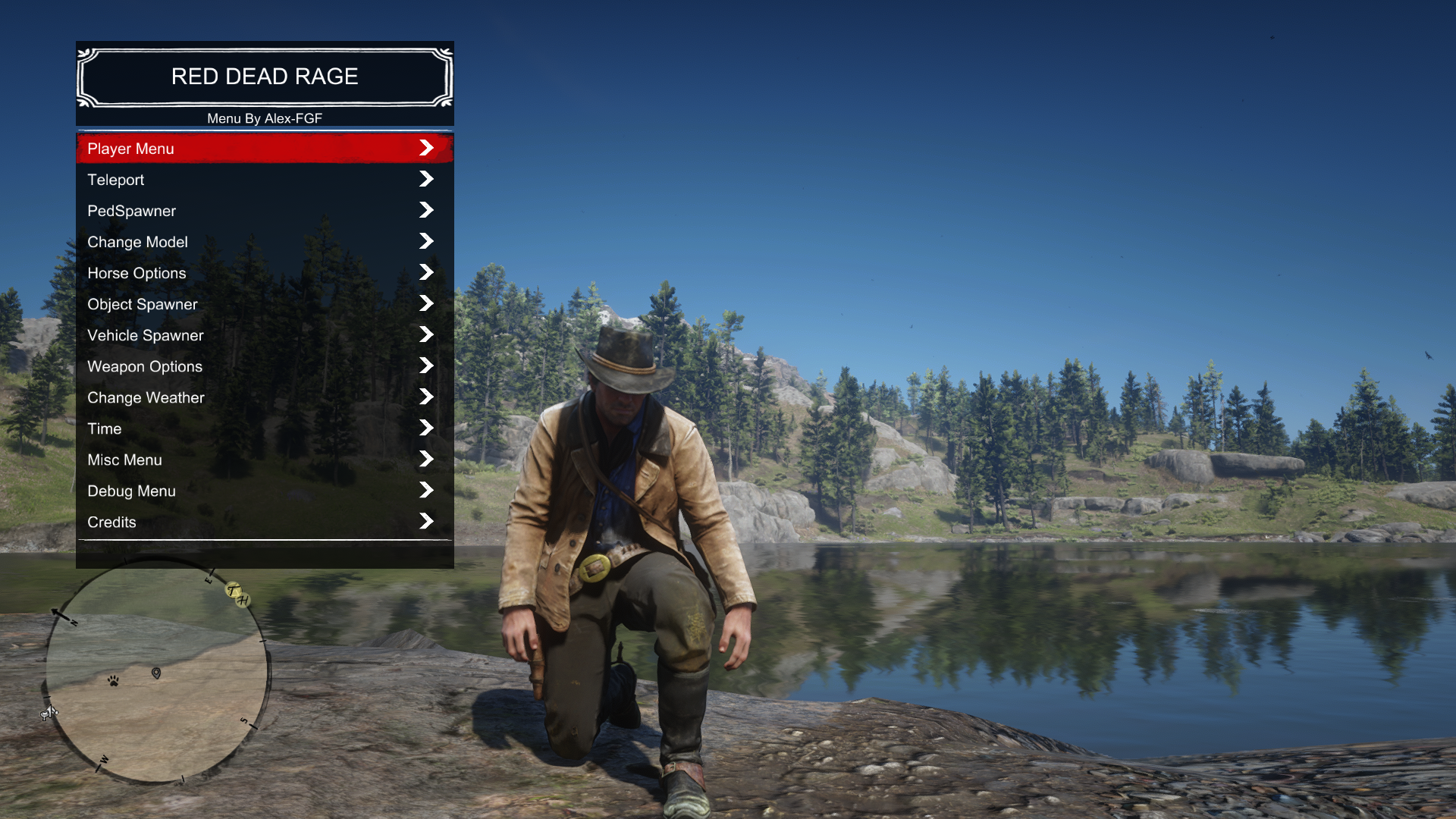The width and height of the screenshot is (1456, 819).
Task: Choose the Change Weather entry
Action: [264, 397]
